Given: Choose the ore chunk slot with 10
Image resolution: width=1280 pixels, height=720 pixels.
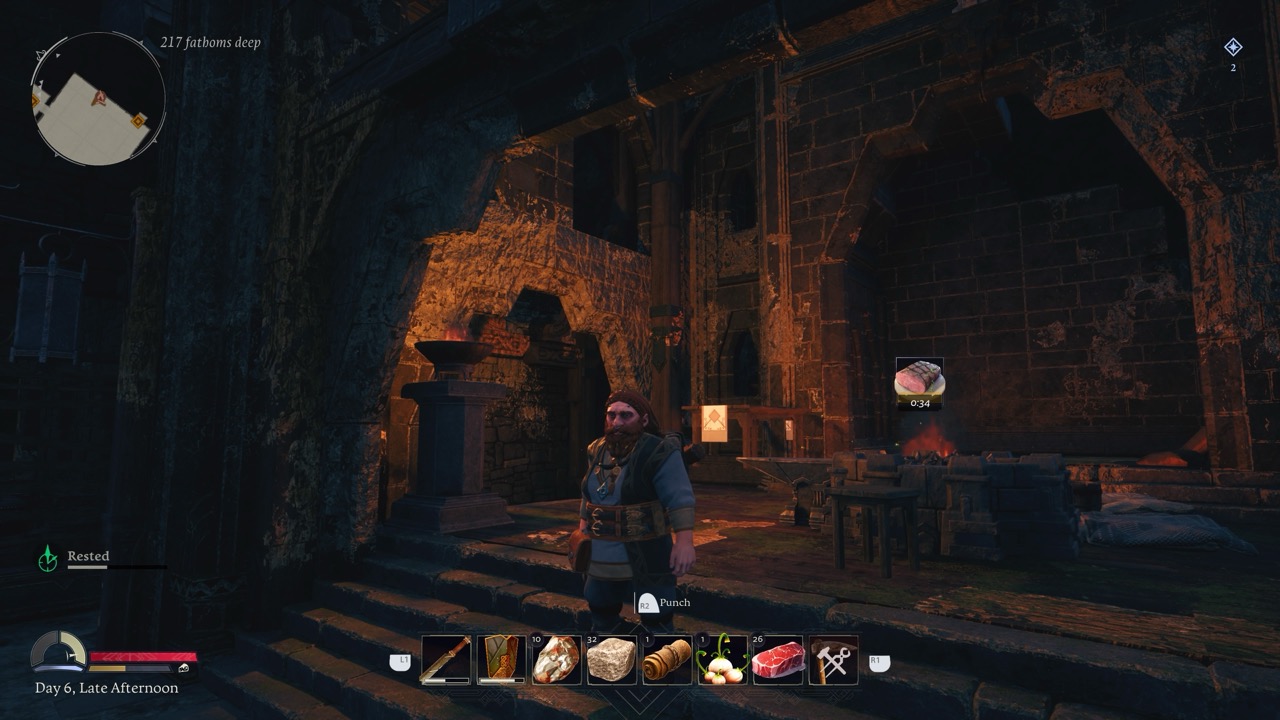Looking at the screenshot, I should click(556, 660).
